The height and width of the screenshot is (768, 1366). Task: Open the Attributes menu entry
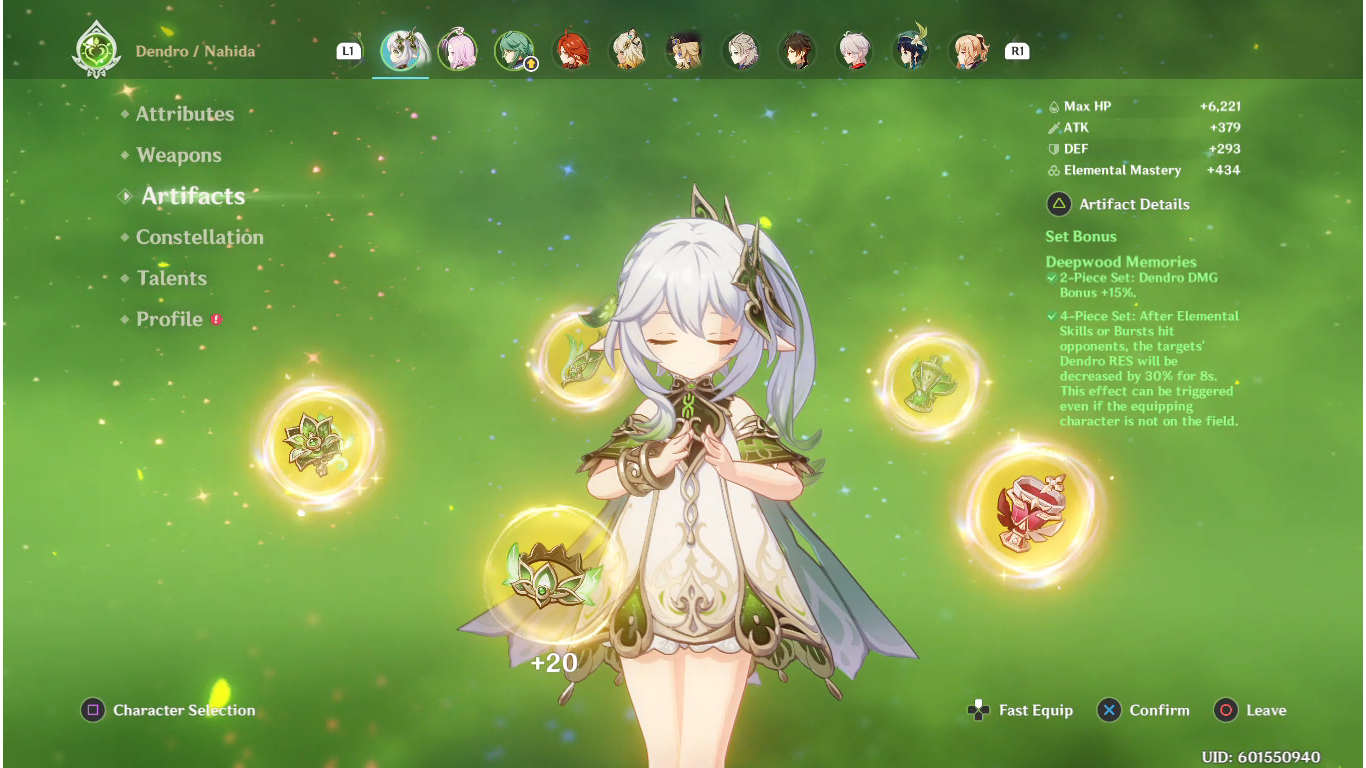pos(185,114)
